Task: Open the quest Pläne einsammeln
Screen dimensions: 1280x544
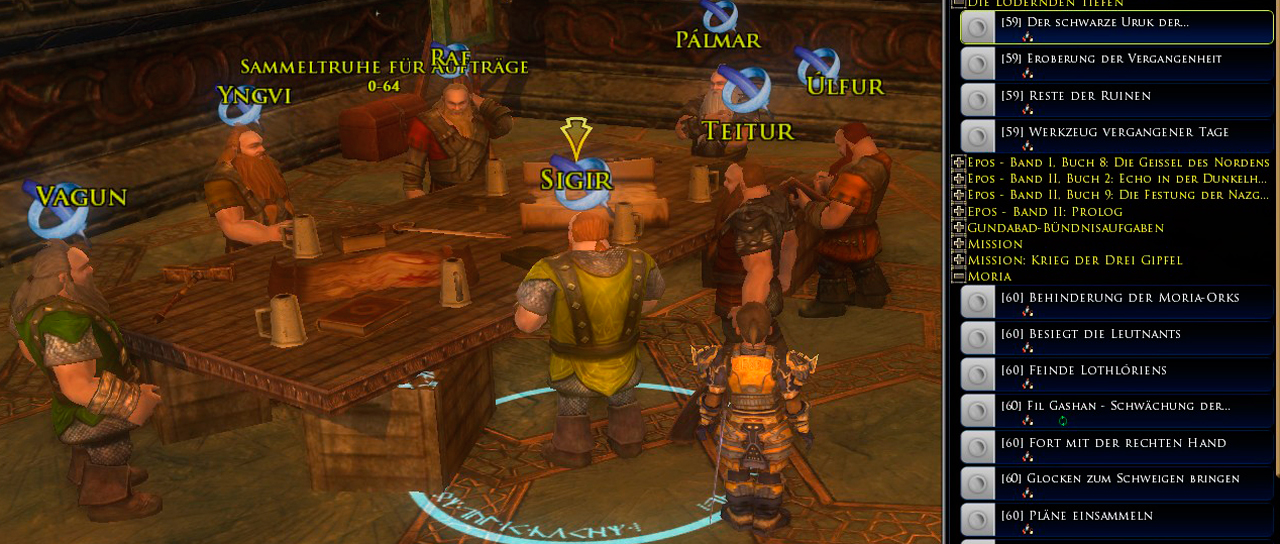Action: [1076, 516]
